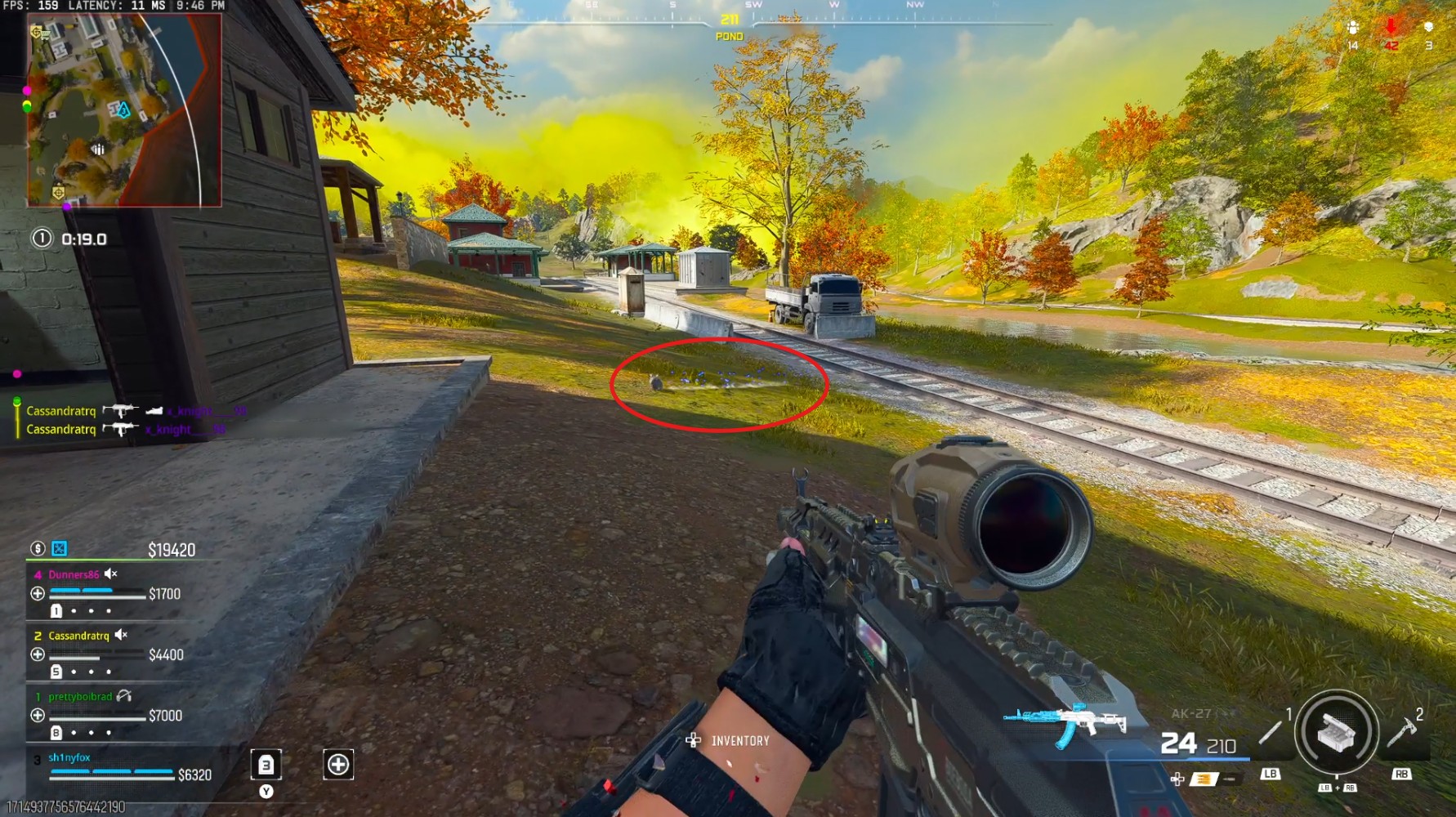Click the blue crossed-weapons contract icon
1456x817 pixels.
tap(59, 550)
